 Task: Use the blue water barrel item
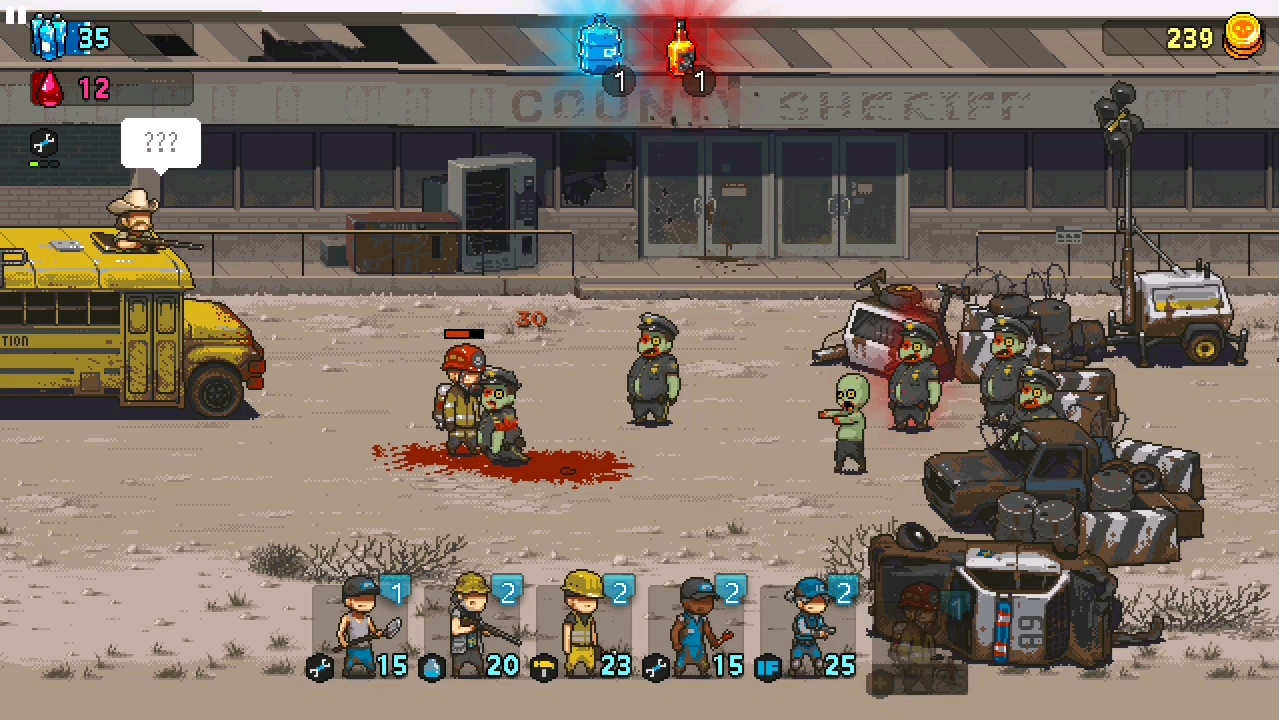[x=600, y=48]
